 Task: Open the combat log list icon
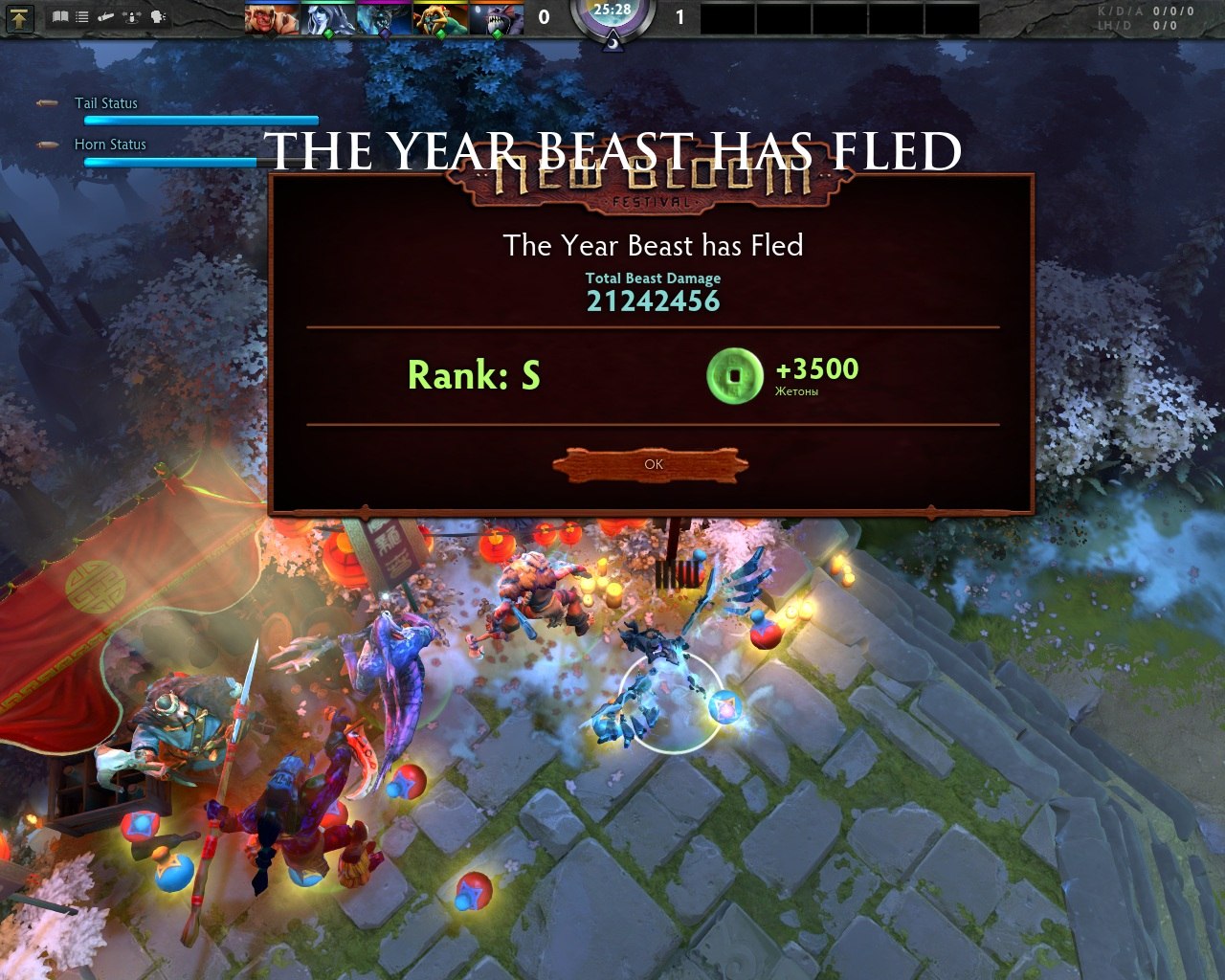[x=81, y=16]
